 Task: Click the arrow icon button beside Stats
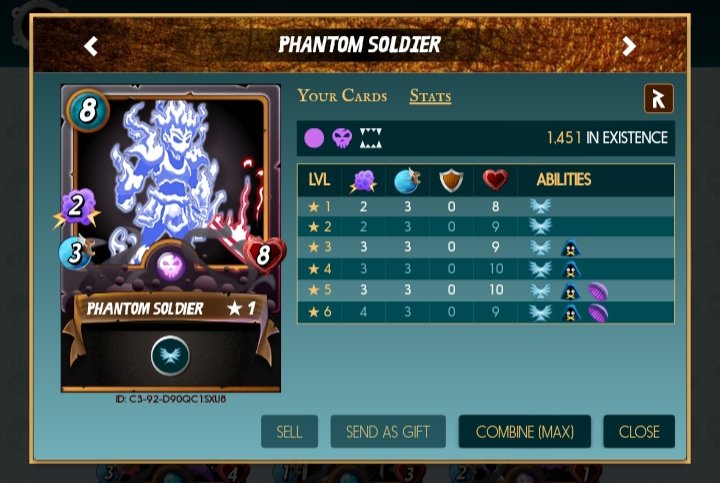pyautogui.click(x=658, y=98)
